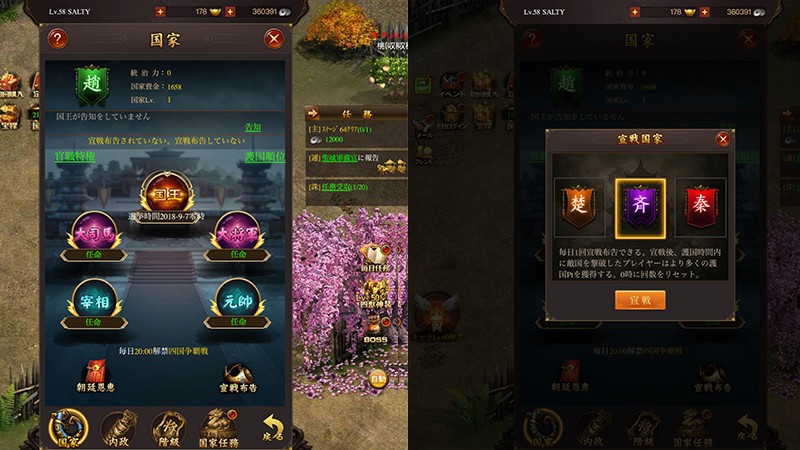Confirm with the orange 宣戦 button
Screen dimensions: 800x450
pyautogui.click(x=639, y=299)
